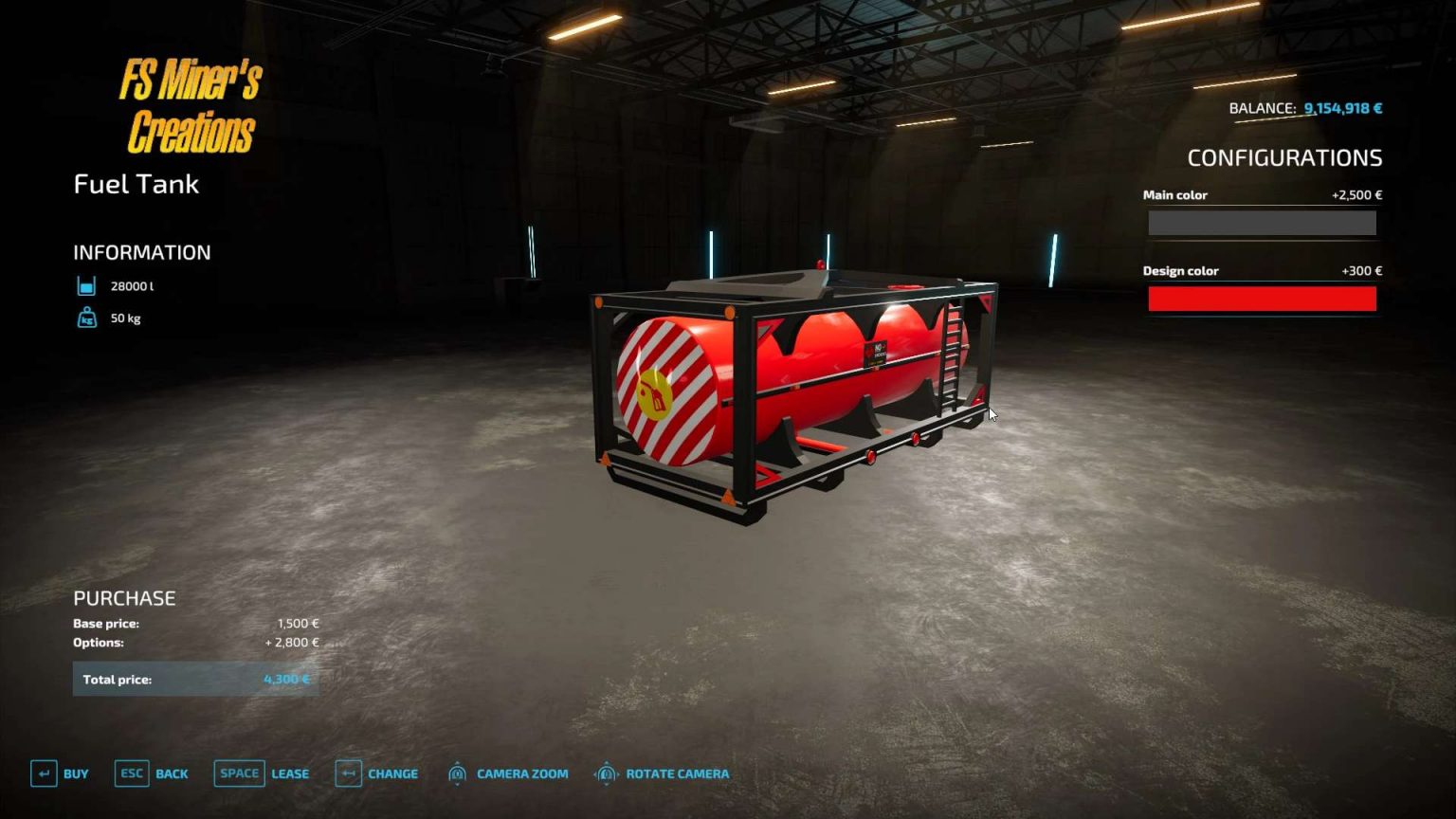The width and height of the screenshot is (1456, 819).
Task: Click the BALANCE amount
Action: point(1339,108)
